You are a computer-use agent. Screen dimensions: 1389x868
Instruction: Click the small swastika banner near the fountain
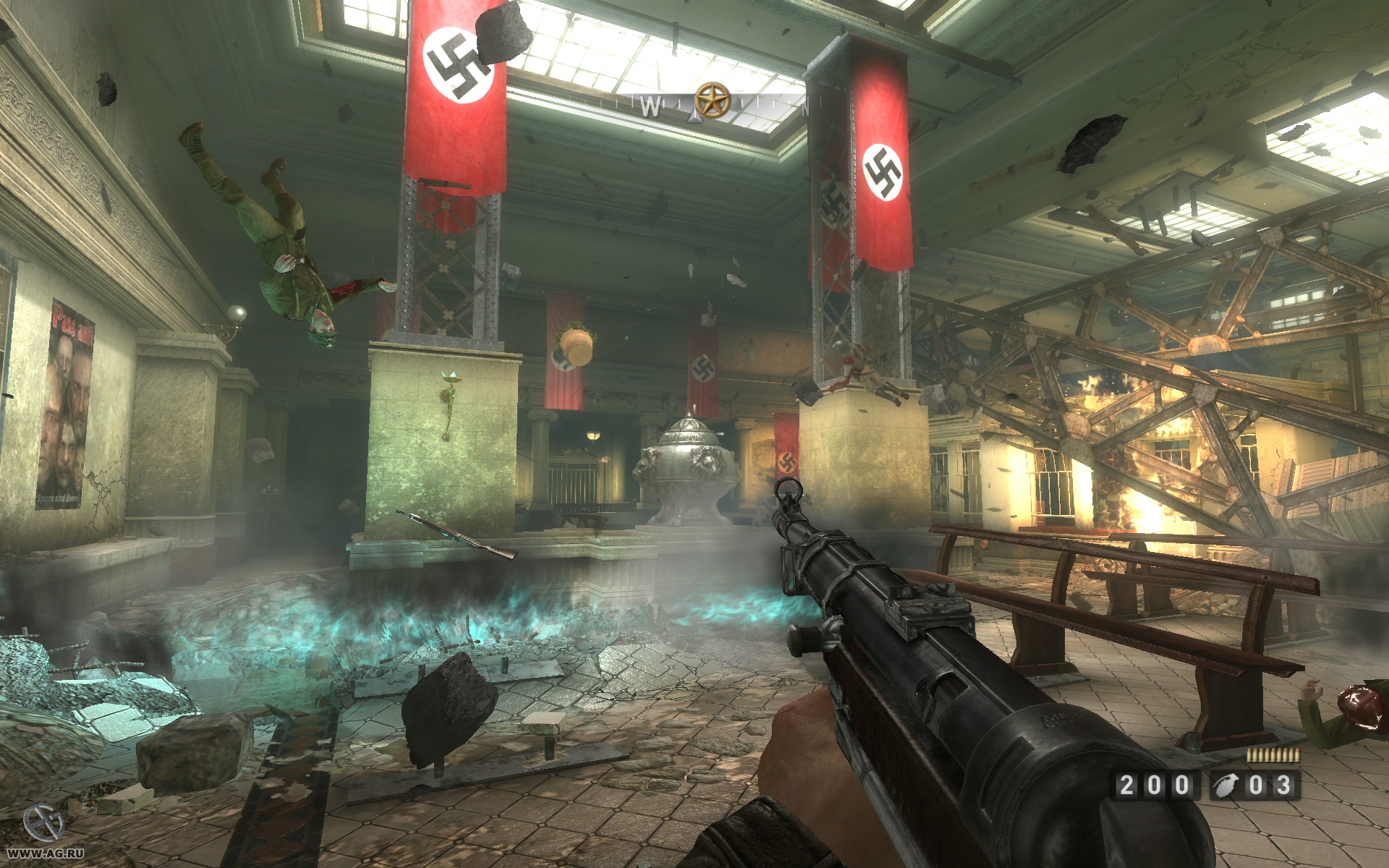(x=703, y=369)
